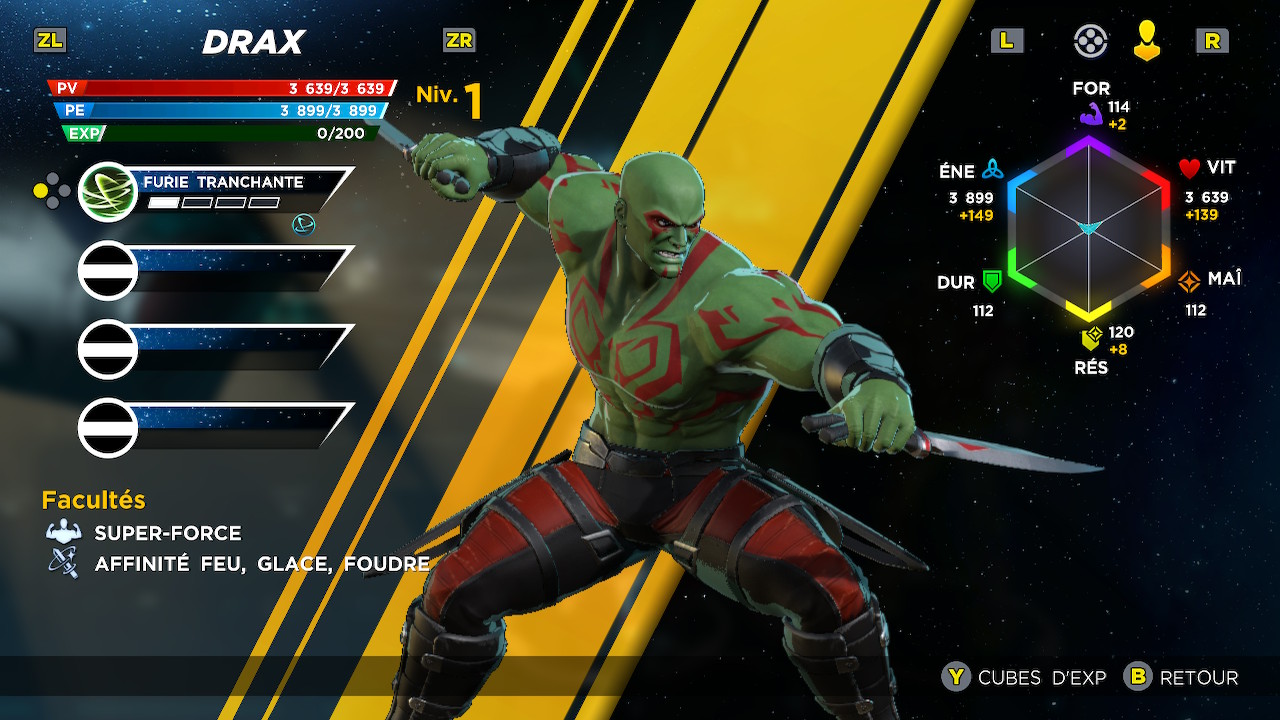1280x720 pixels.
Task: Click the blue ÉNE energy icon
Action: coord(992,168)
